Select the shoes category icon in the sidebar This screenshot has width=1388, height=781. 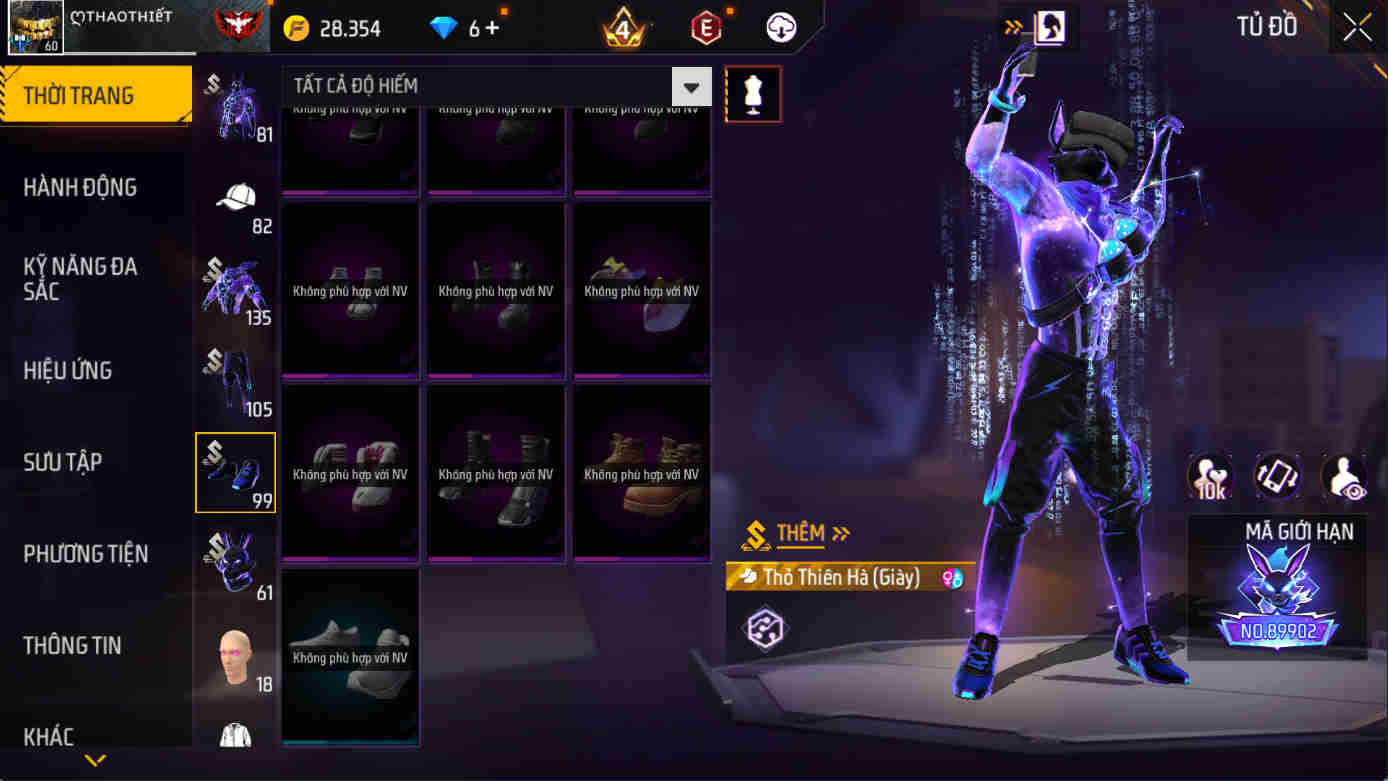[x=236, y=470]
